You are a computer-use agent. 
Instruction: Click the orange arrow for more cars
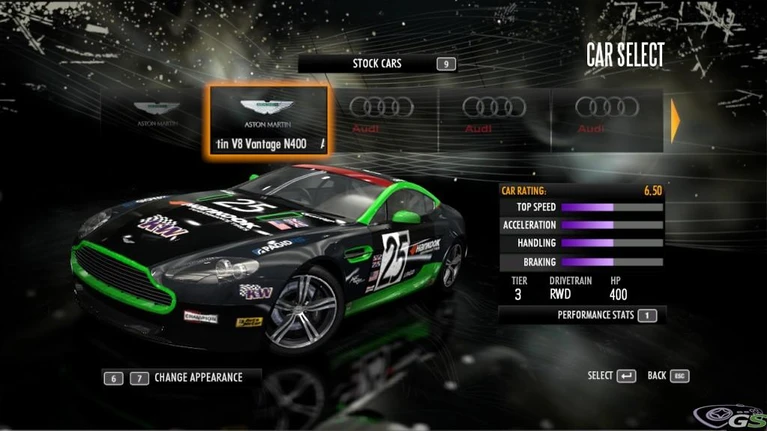(x=675, y=120)
